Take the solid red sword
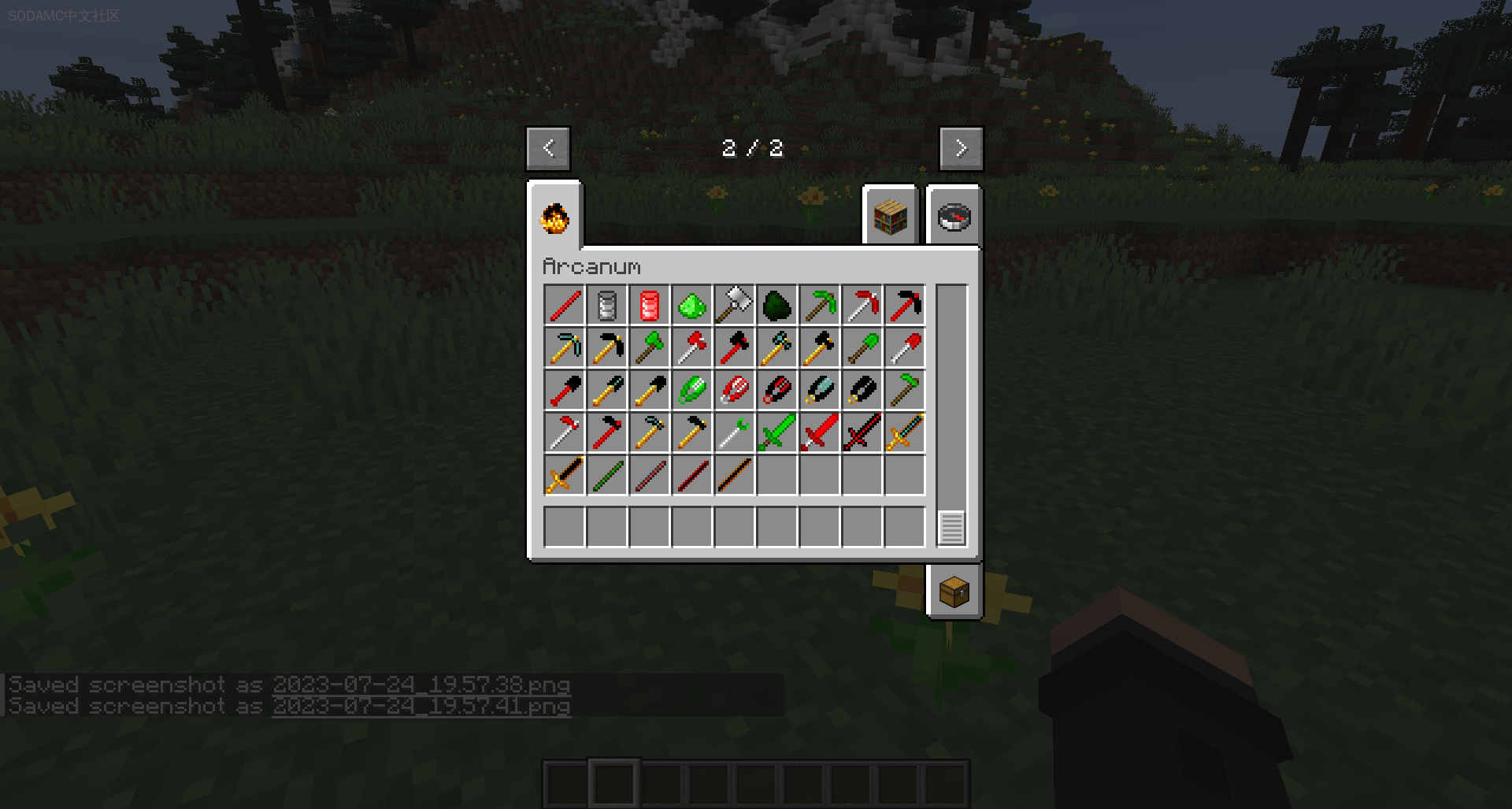1512x809 pixels. click(820, 433)
